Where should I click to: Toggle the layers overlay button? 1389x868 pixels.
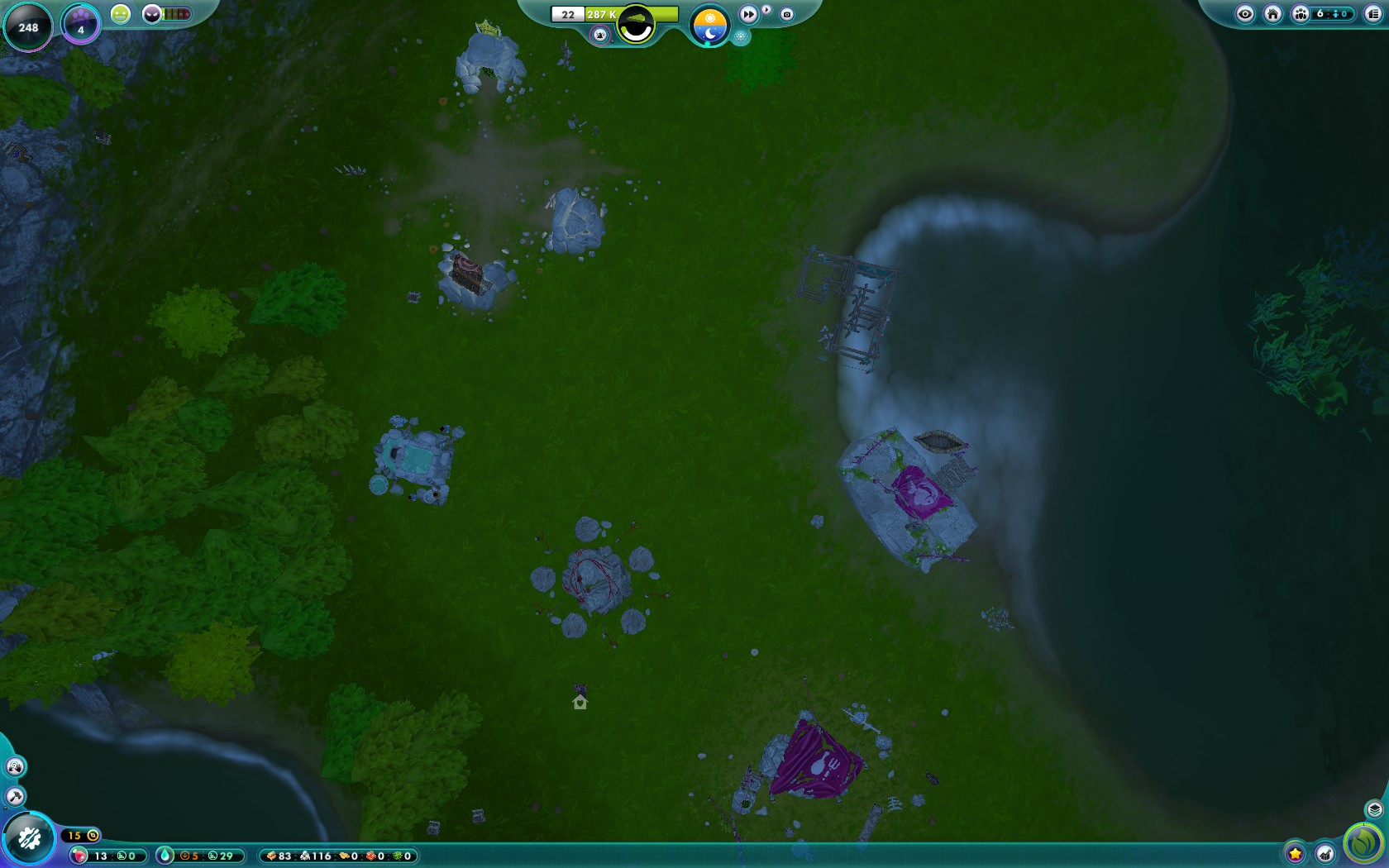click(1374, 809)
